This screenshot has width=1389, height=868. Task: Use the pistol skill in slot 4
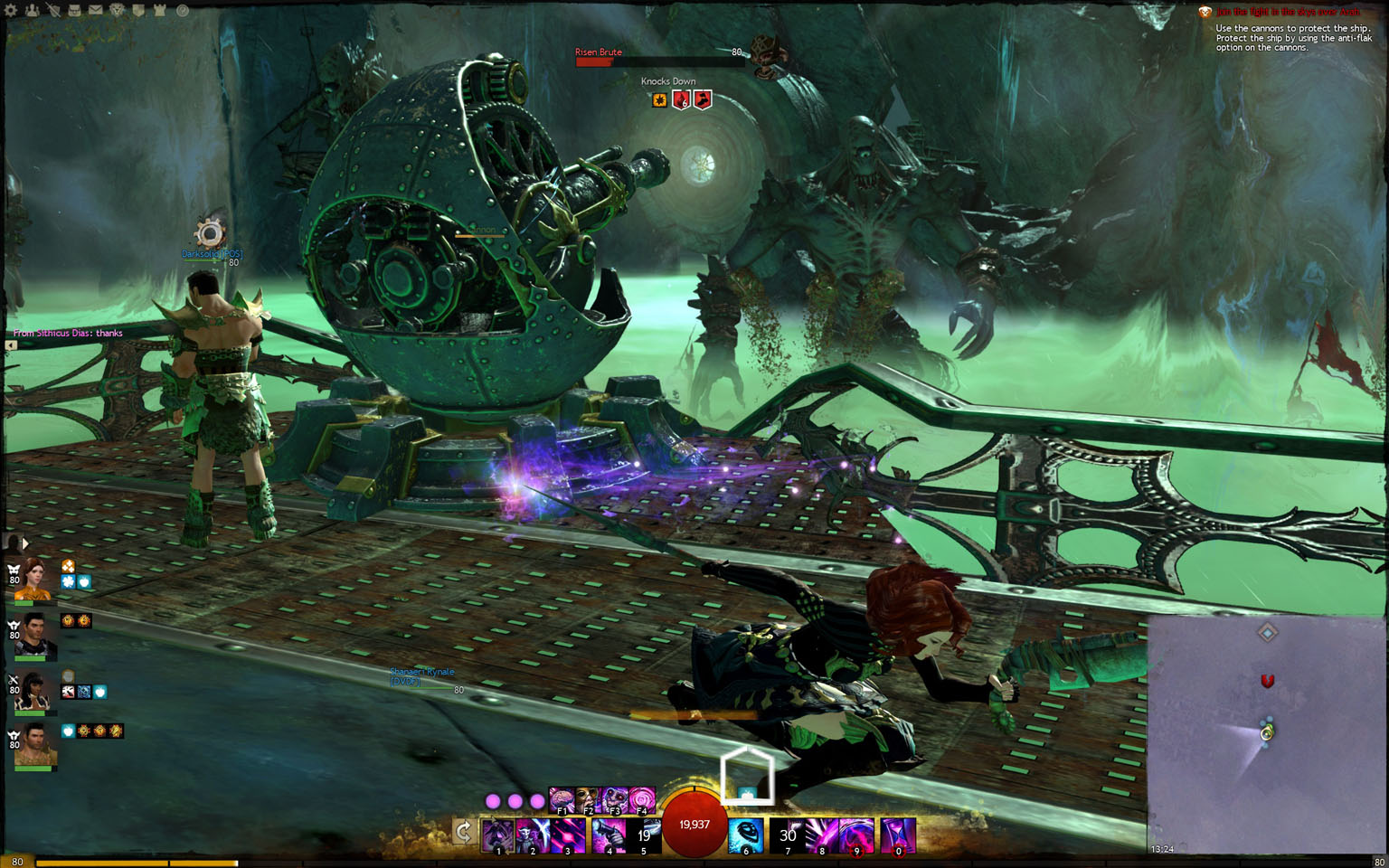coord(609,835)
